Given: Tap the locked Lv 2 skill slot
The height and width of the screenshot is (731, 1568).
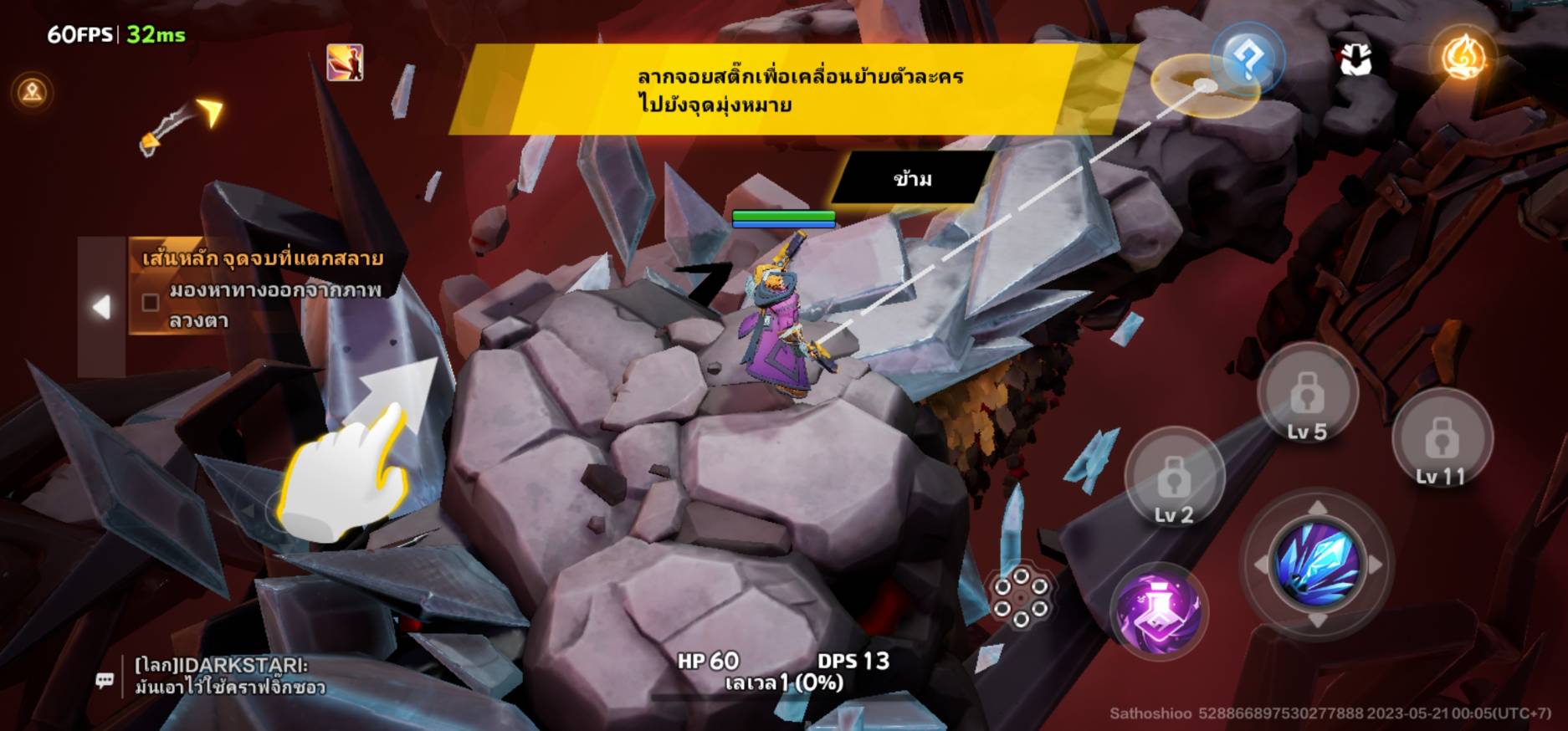Looking at the screenshot, I should [1174, 481].
